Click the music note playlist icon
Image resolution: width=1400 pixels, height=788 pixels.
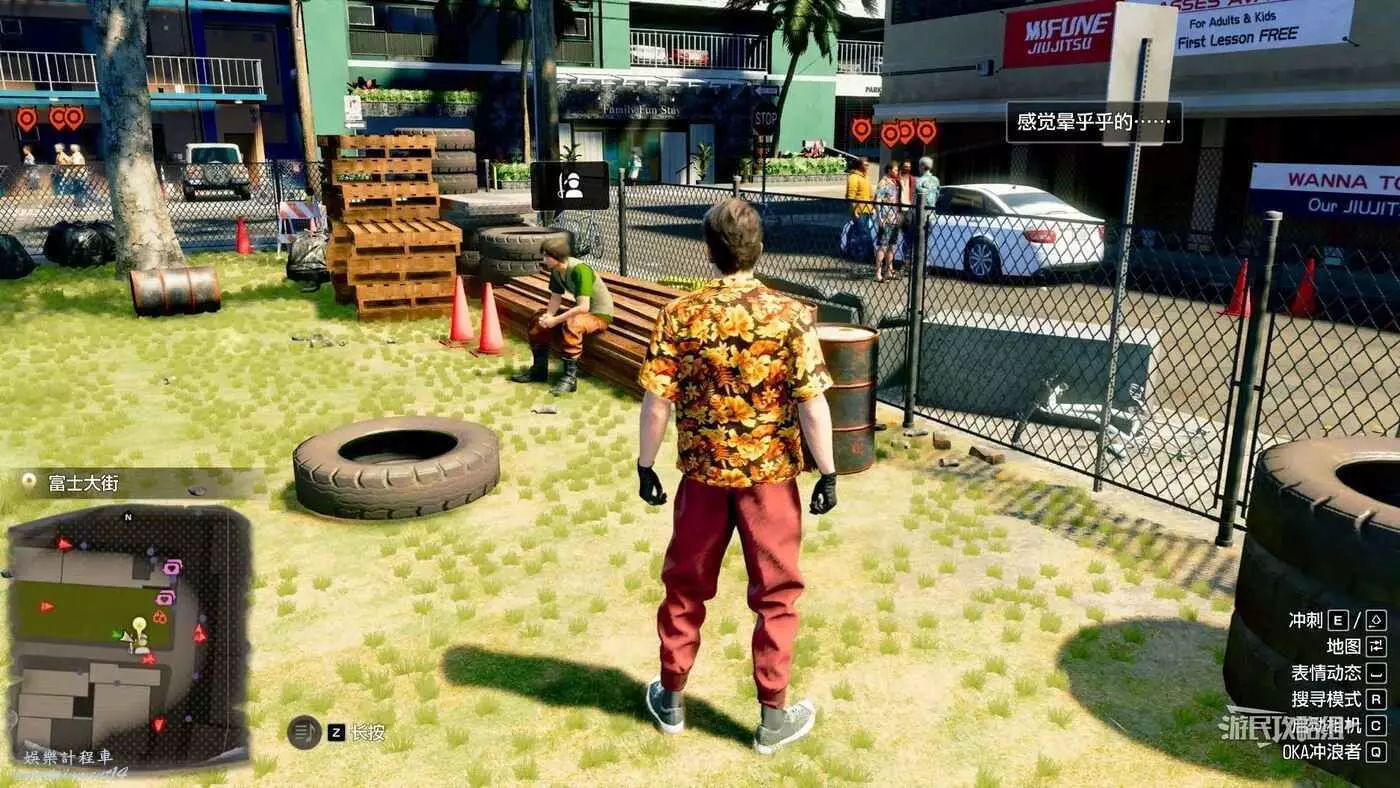point(304,732)
